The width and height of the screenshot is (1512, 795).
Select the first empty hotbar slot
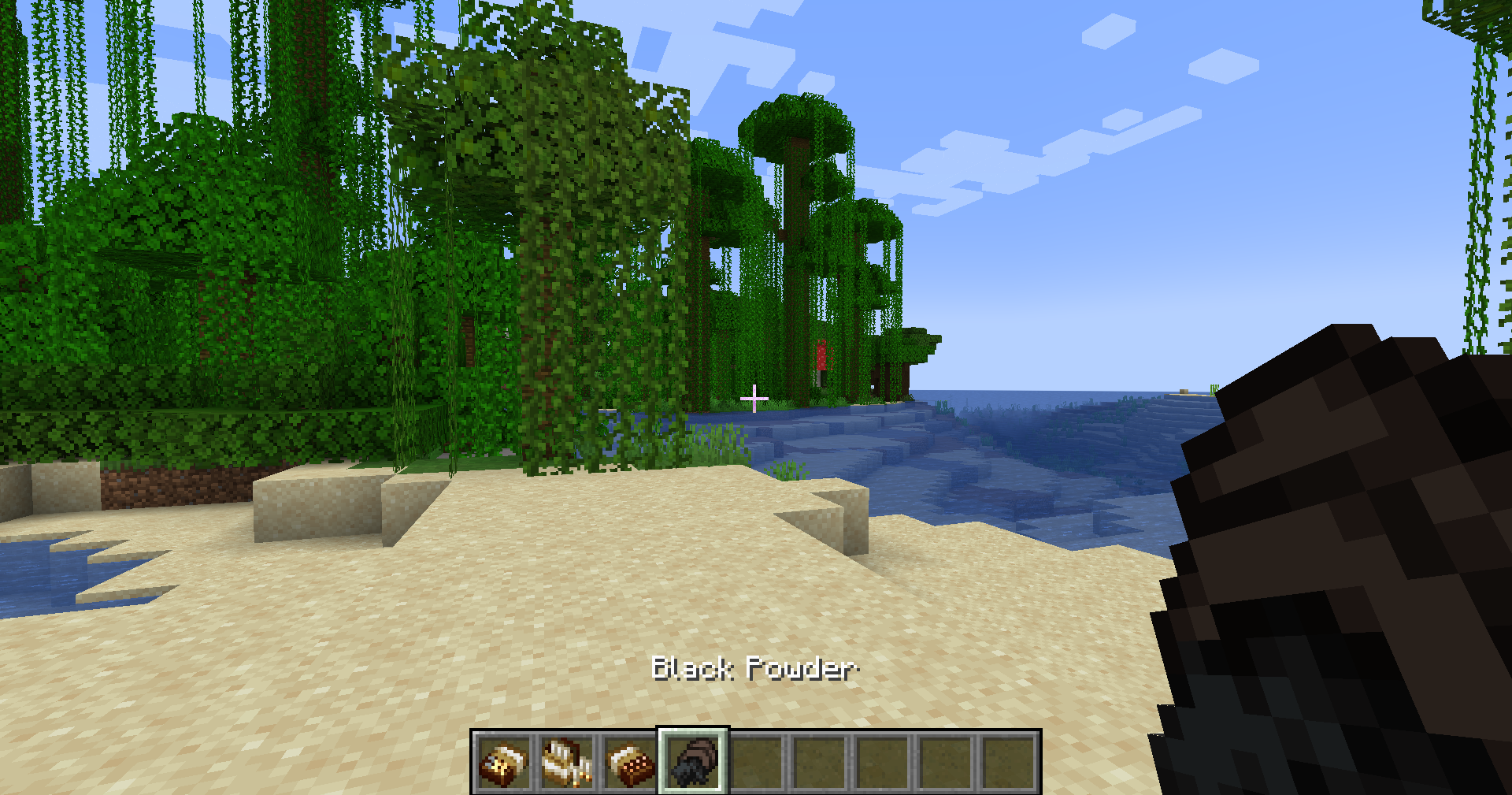click(757, 761)
